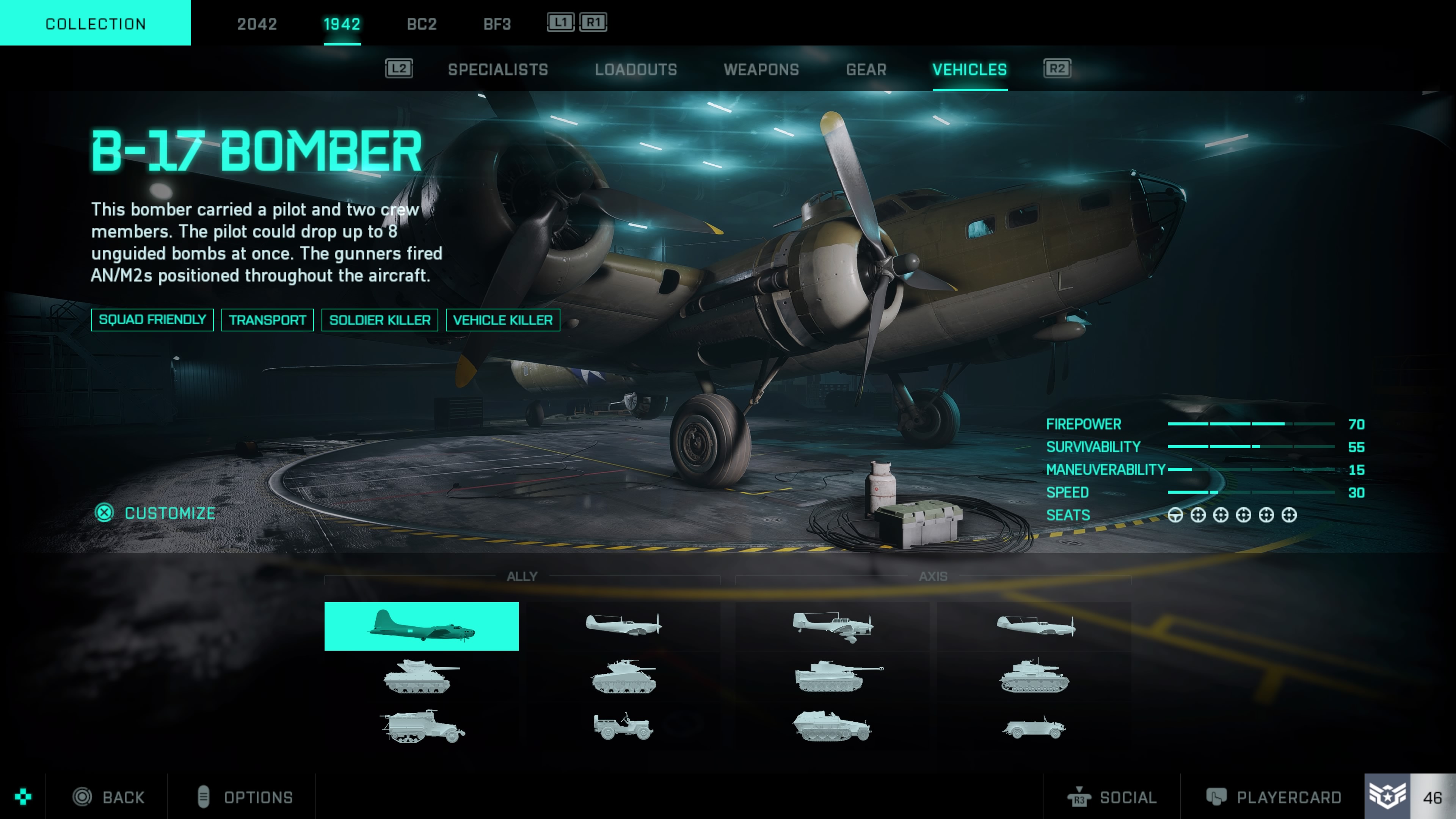Select the Allied half-track thumbnail

click(x=421, y=726)
